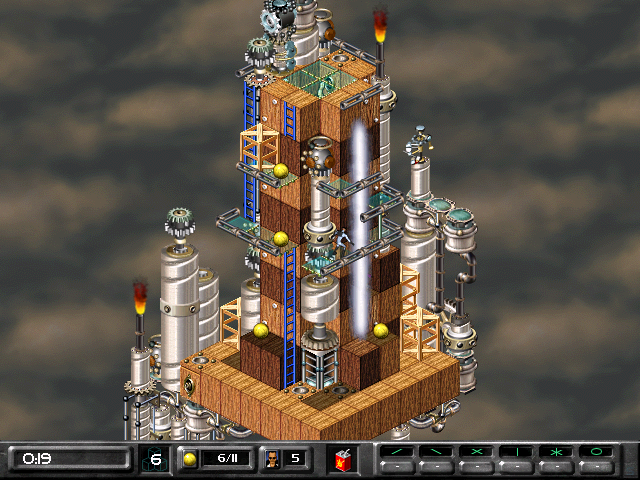This screenshot has height=480, width=640.
Task: Select the backslash symbol slot
Action: (x=436, y=453)
